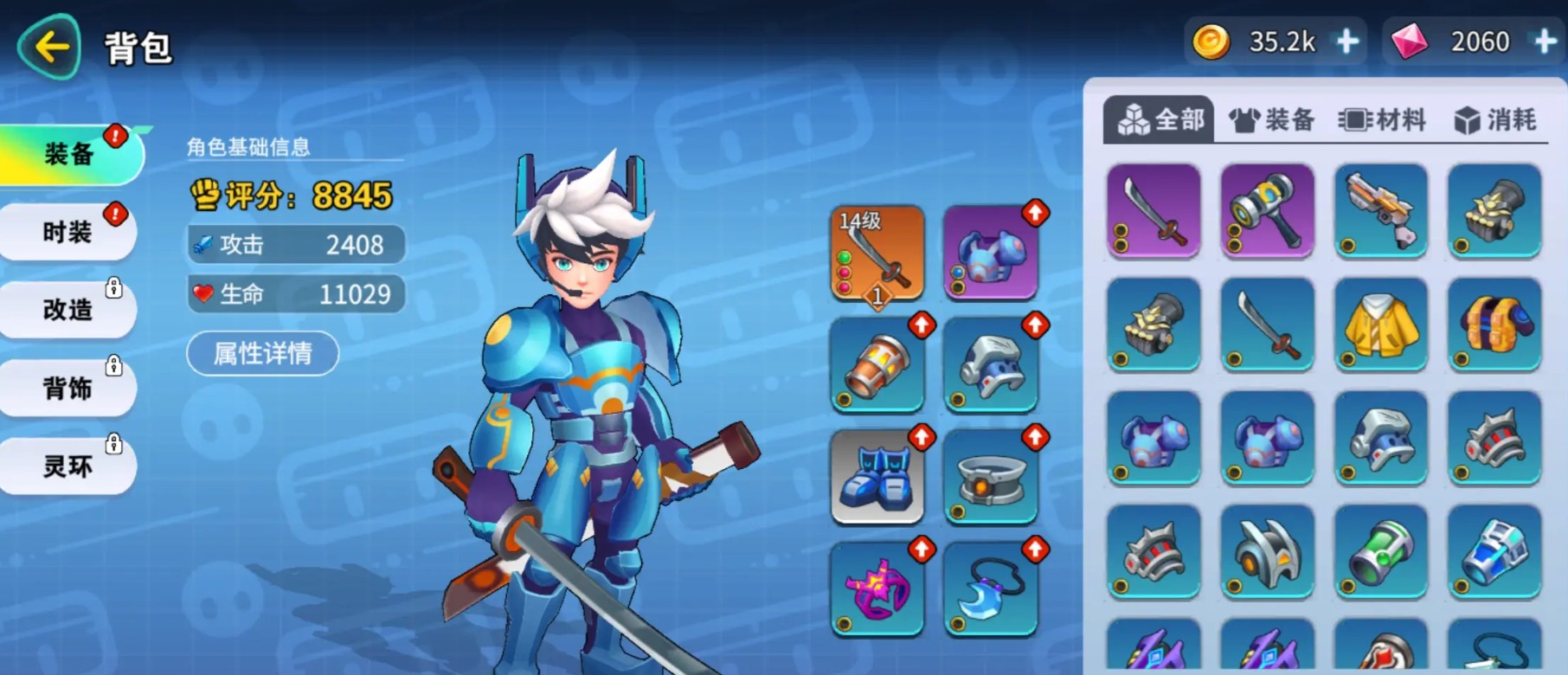Image resolution: width=1568 pixels, height=675 pixels.
Task: Select the equipped level 14 katana slot
Action: (x=877, y=253)
